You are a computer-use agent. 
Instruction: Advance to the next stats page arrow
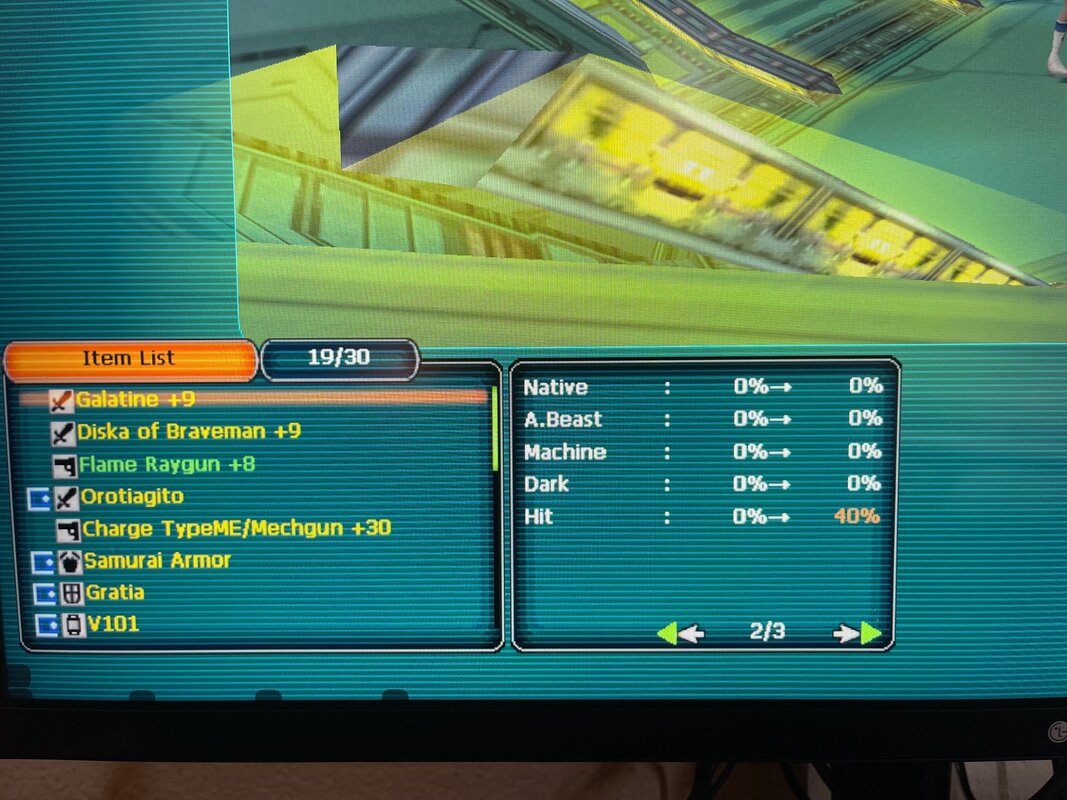858,632
